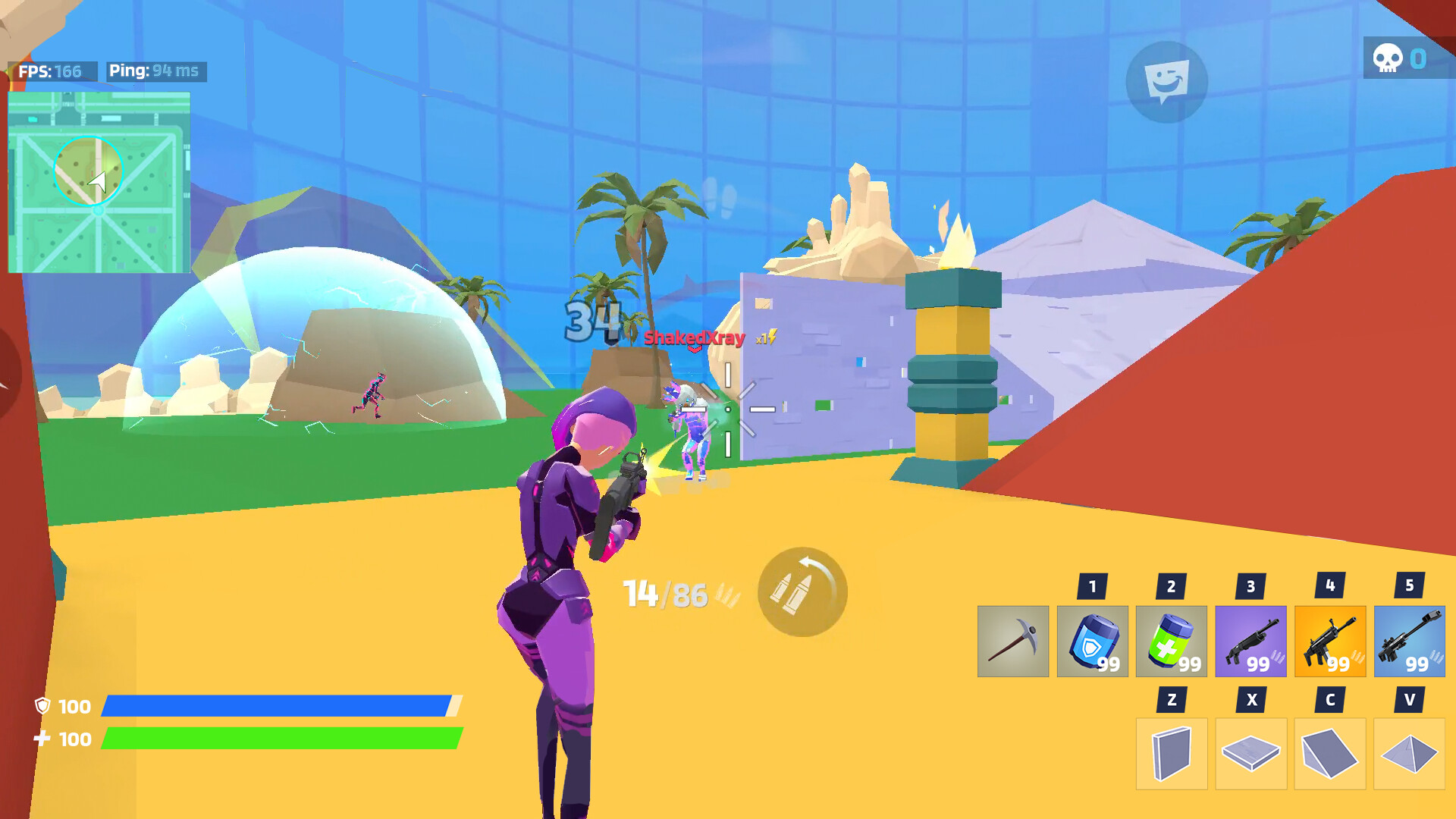Select the ramp build piece (C)

coord(1331,755)
